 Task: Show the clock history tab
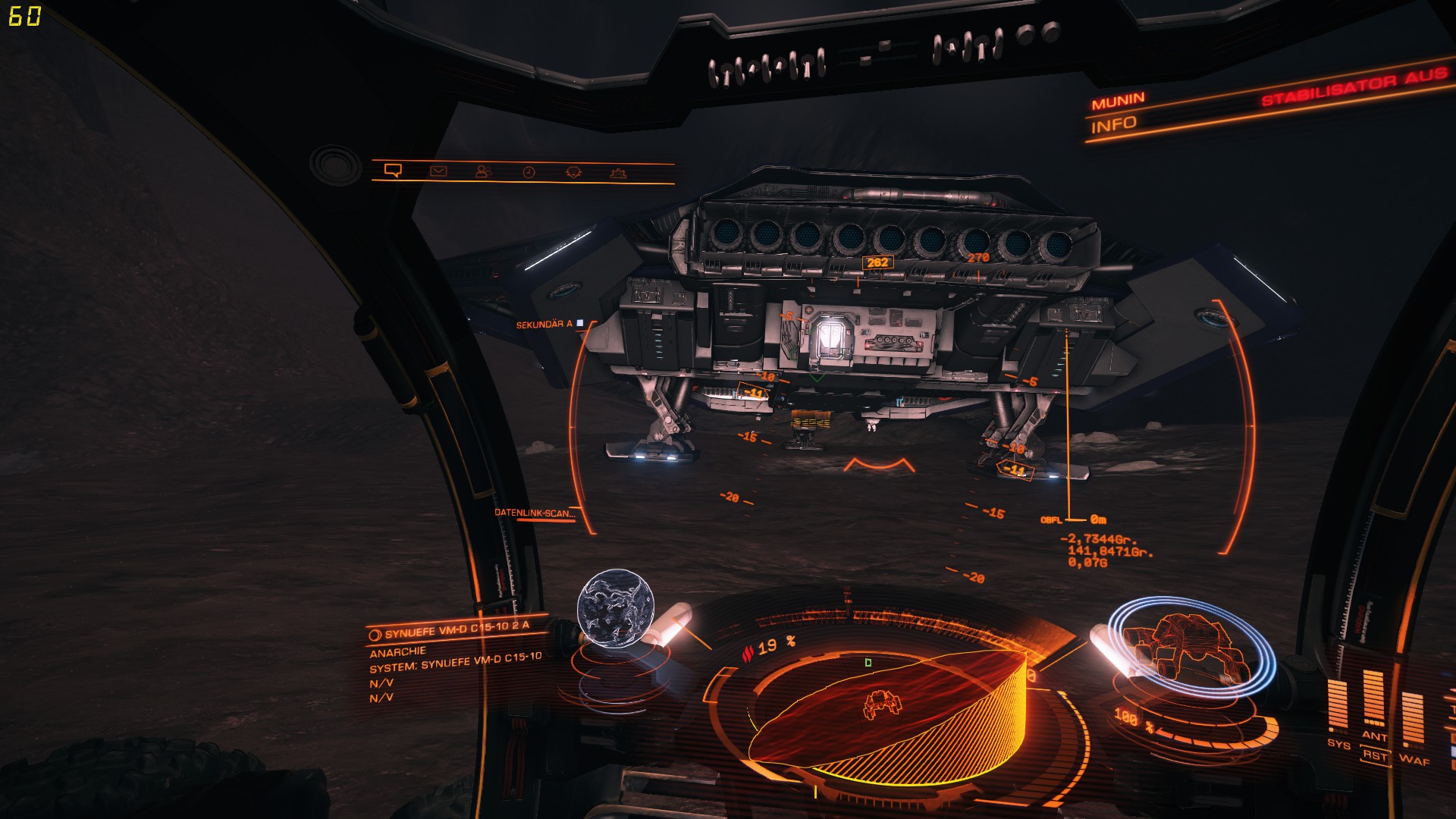529,173
